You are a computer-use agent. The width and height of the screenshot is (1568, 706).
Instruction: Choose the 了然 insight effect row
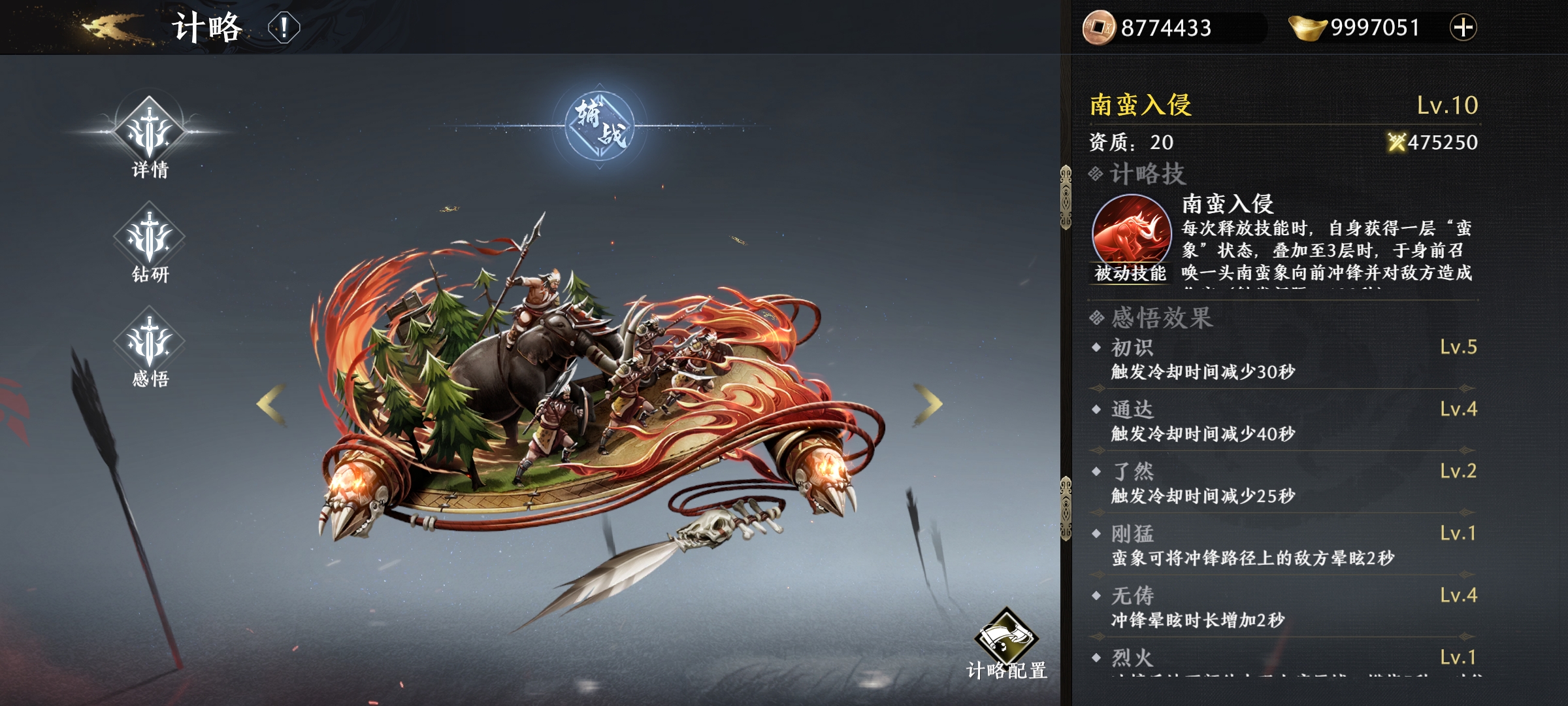[x=1284, y=483]
